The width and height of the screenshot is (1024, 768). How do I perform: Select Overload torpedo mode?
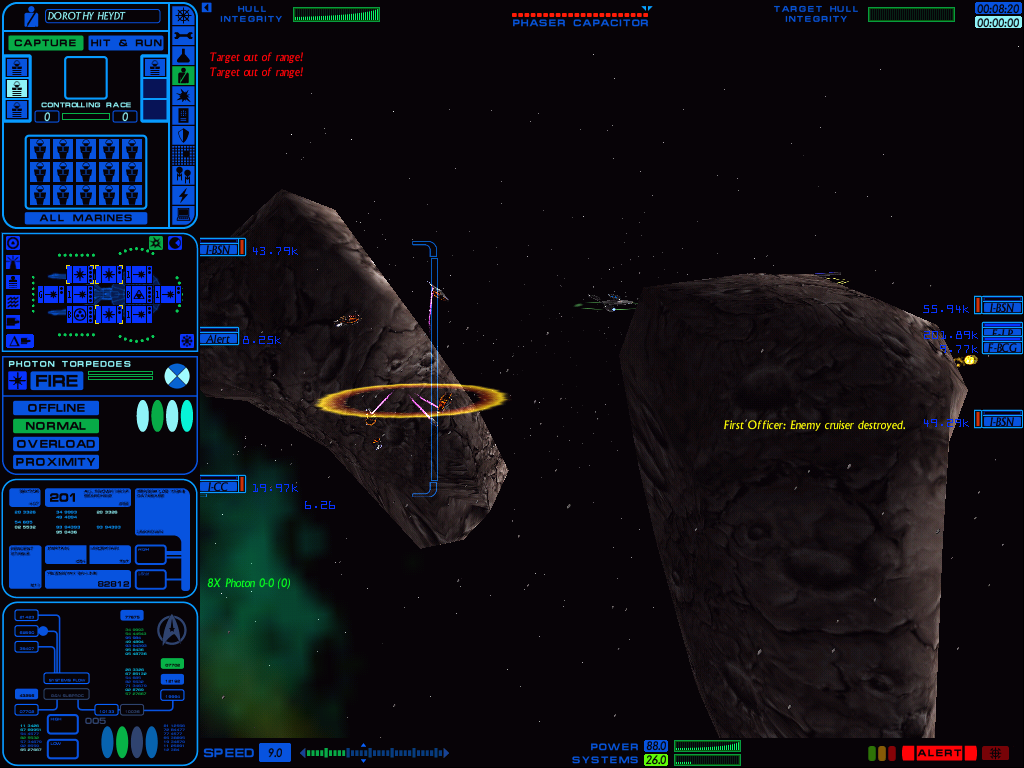tap(56, 444)
